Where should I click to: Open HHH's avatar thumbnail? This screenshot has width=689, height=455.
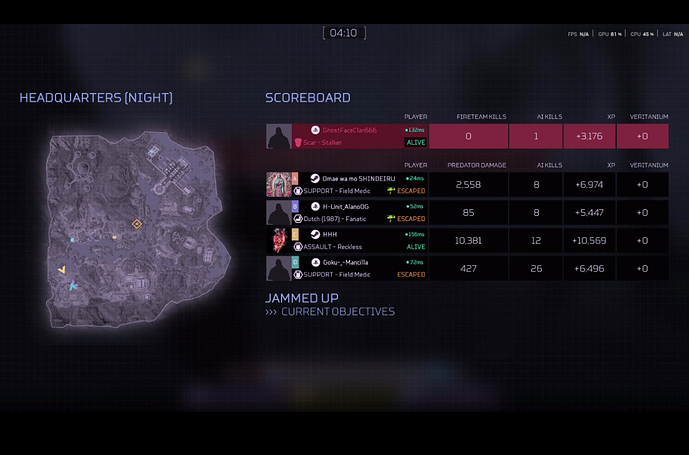tap(278, 240)
